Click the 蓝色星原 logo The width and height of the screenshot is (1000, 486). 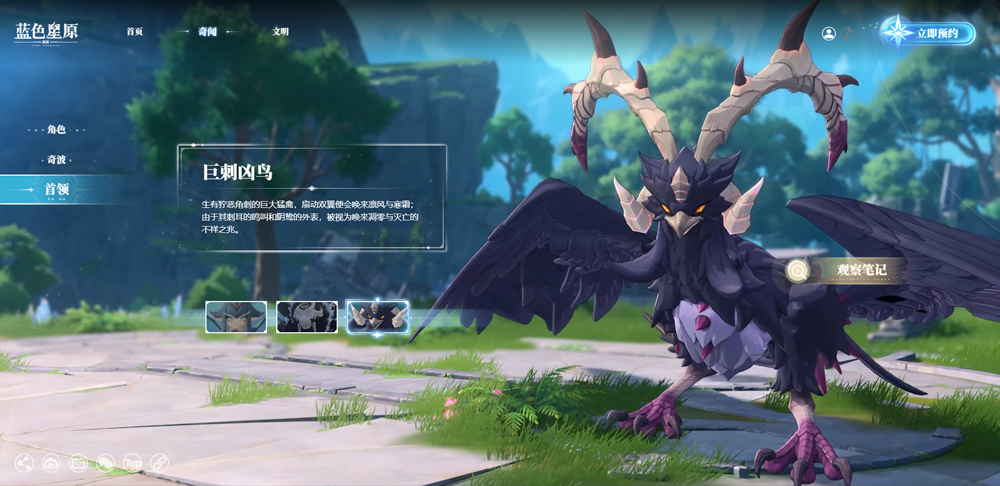[46, 32]
